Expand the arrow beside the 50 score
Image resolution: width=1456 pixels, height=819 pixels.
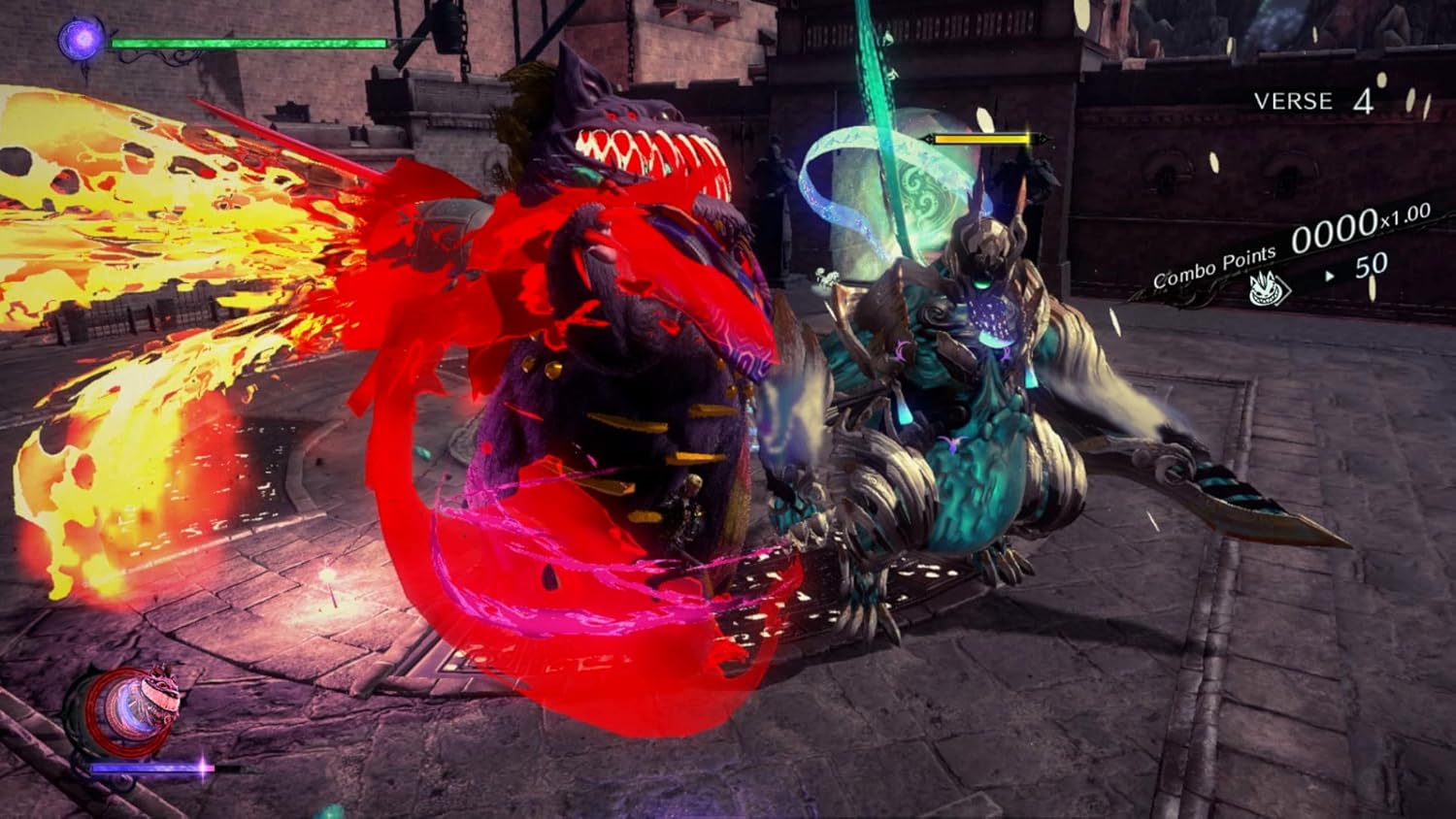pos(1330,274)
